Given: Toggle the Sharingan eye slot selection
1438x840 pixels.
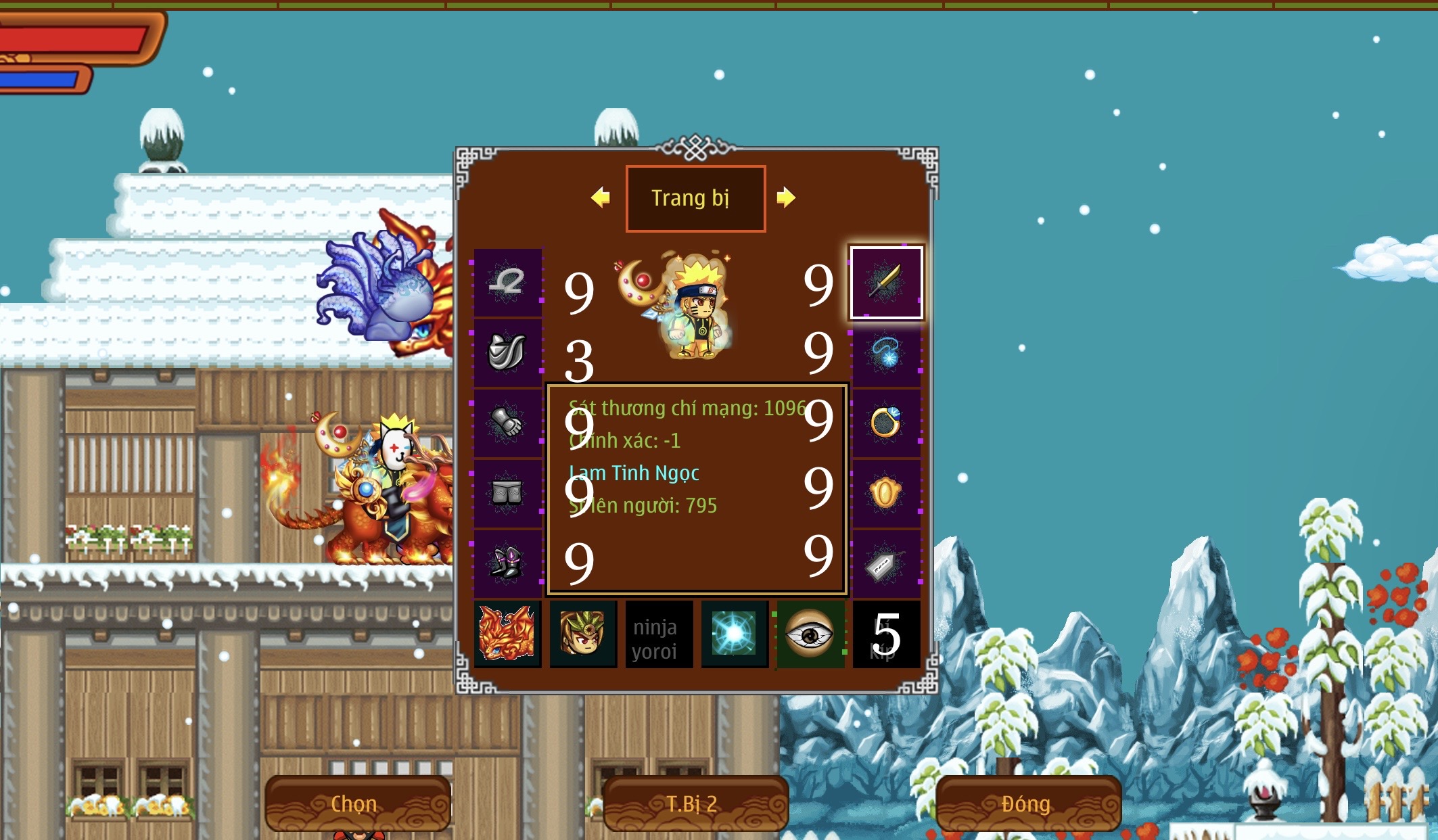Looking at the screenshot, I should click(810, 634).
